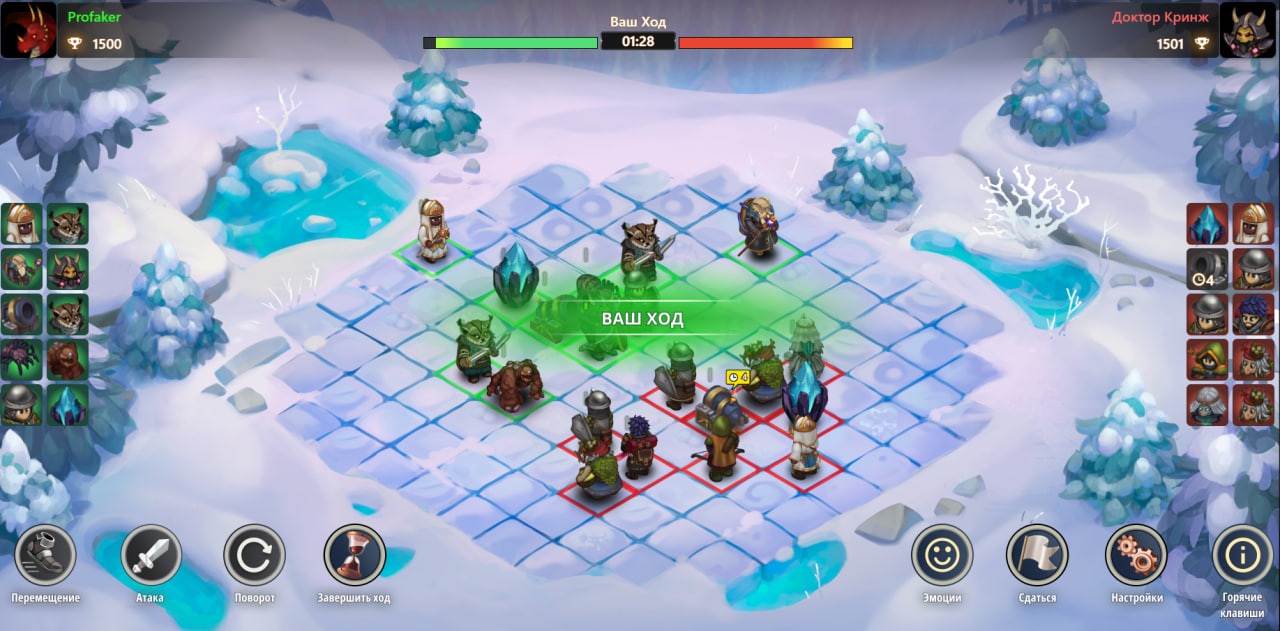Show Горячие клавиши hotkeys info

(x=1242, y=555)
